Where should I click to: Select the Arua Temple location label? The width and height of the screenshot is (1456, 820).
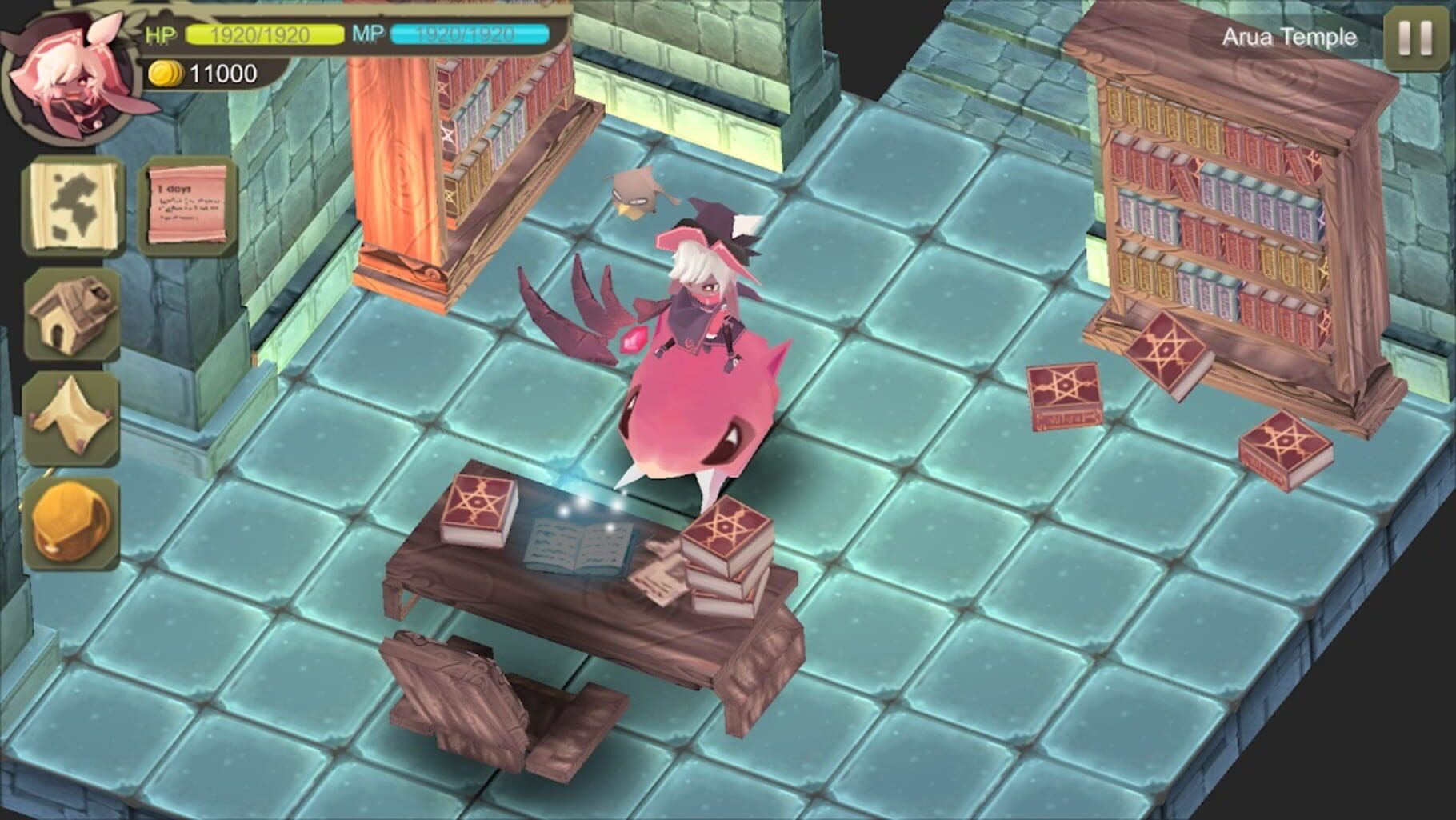tap(1290, 36)
